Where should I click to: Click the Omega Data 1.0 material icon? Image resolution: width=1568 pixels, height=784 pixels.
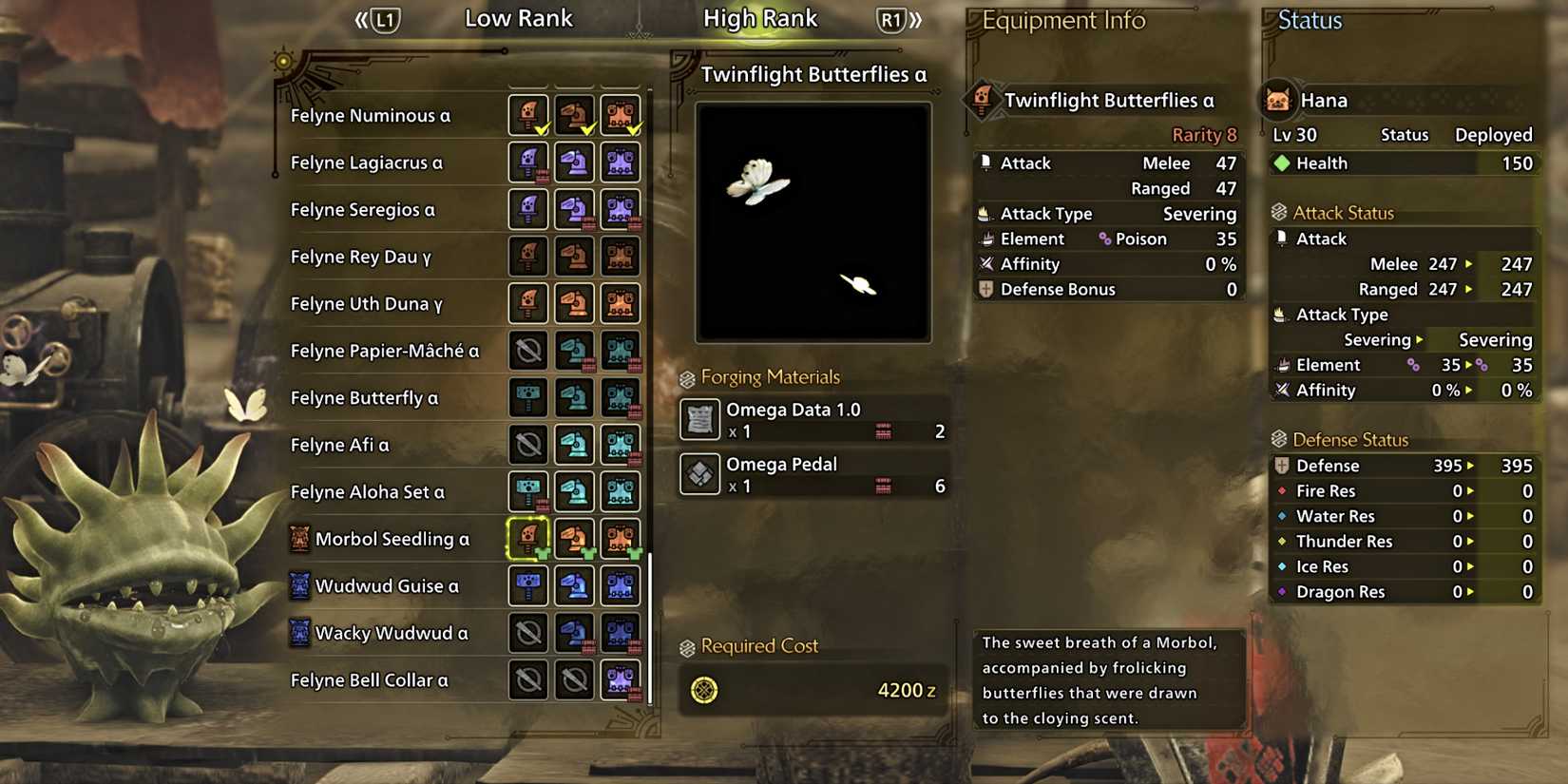[698, 418]
